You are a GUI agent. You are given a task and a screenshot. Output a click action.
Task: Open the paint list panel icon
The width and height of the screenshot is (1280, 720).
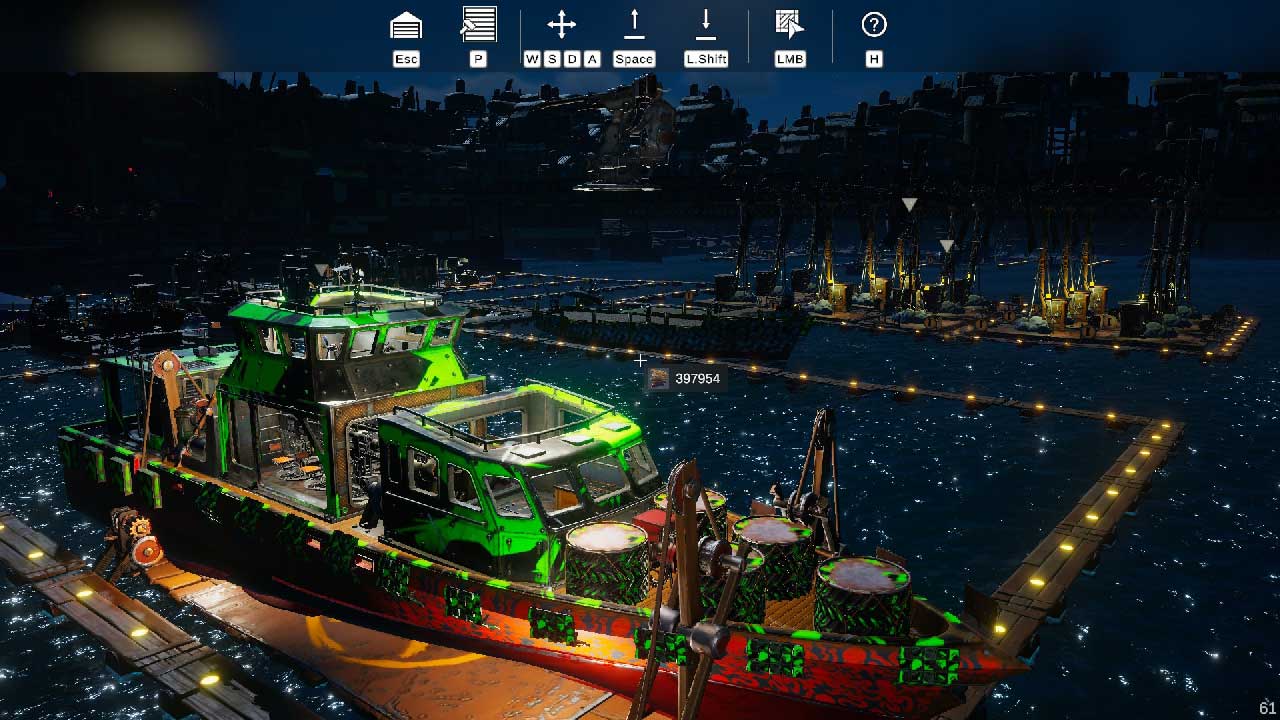(x=479, y=24)
